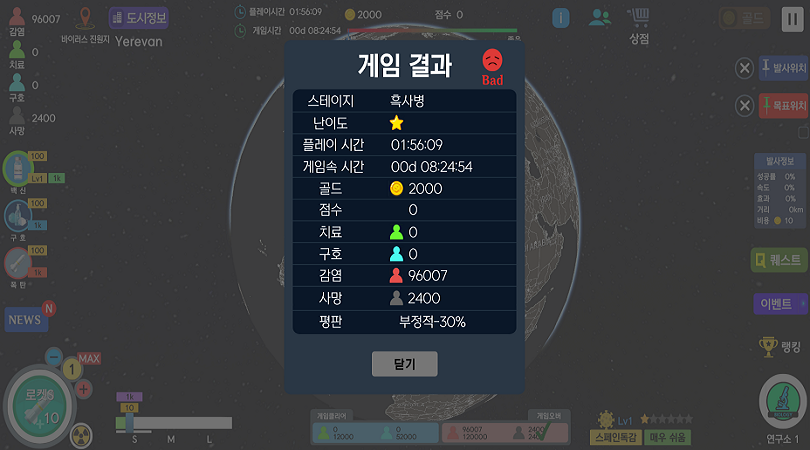Show the blue info icon panel
The height and width of the screenshot is (450, 810).
tap(561, 18)
